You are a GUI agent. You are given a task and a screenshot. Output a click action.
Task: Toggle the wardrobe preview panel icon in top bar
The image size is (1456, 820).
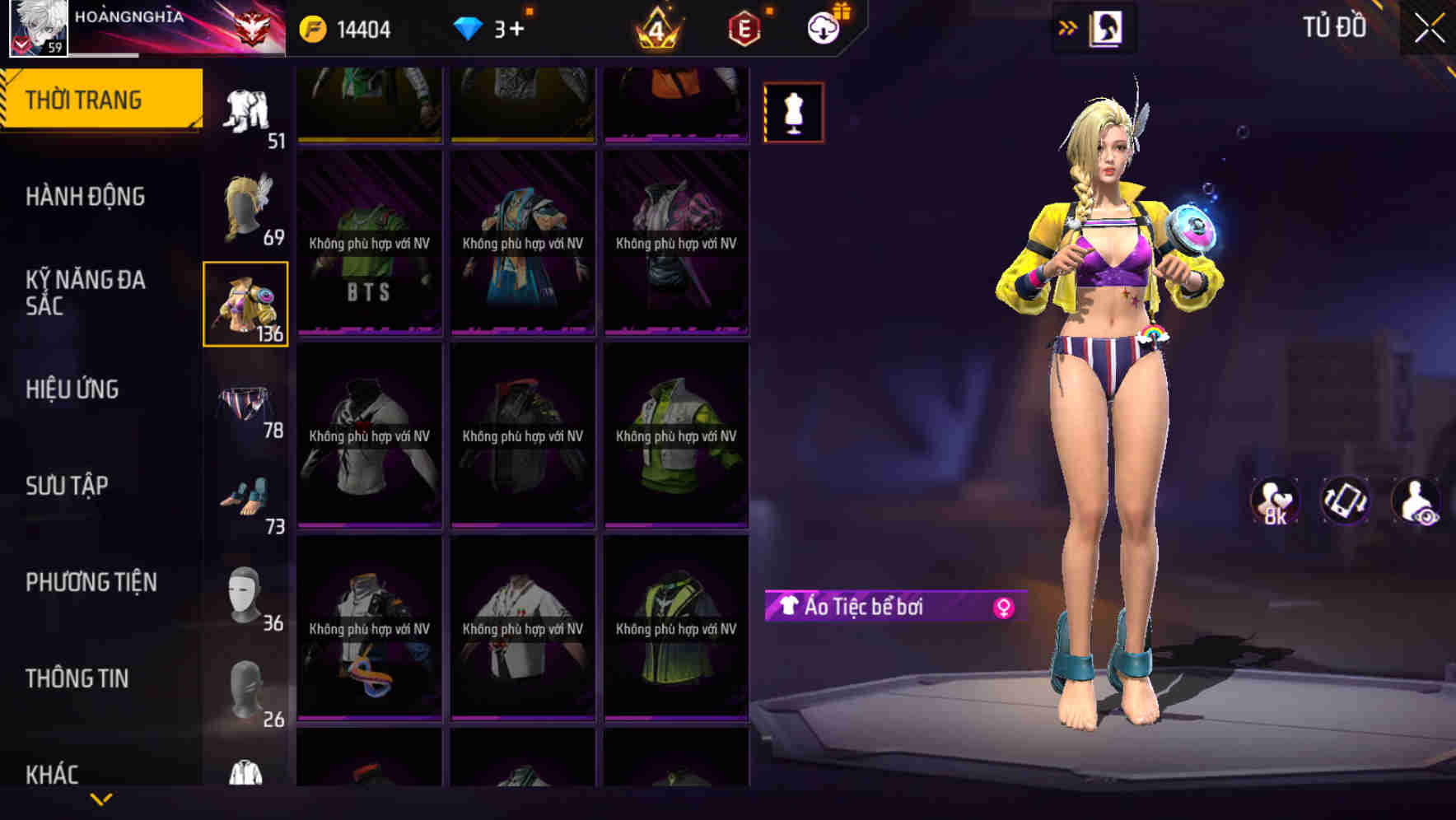click(1107, 27)
